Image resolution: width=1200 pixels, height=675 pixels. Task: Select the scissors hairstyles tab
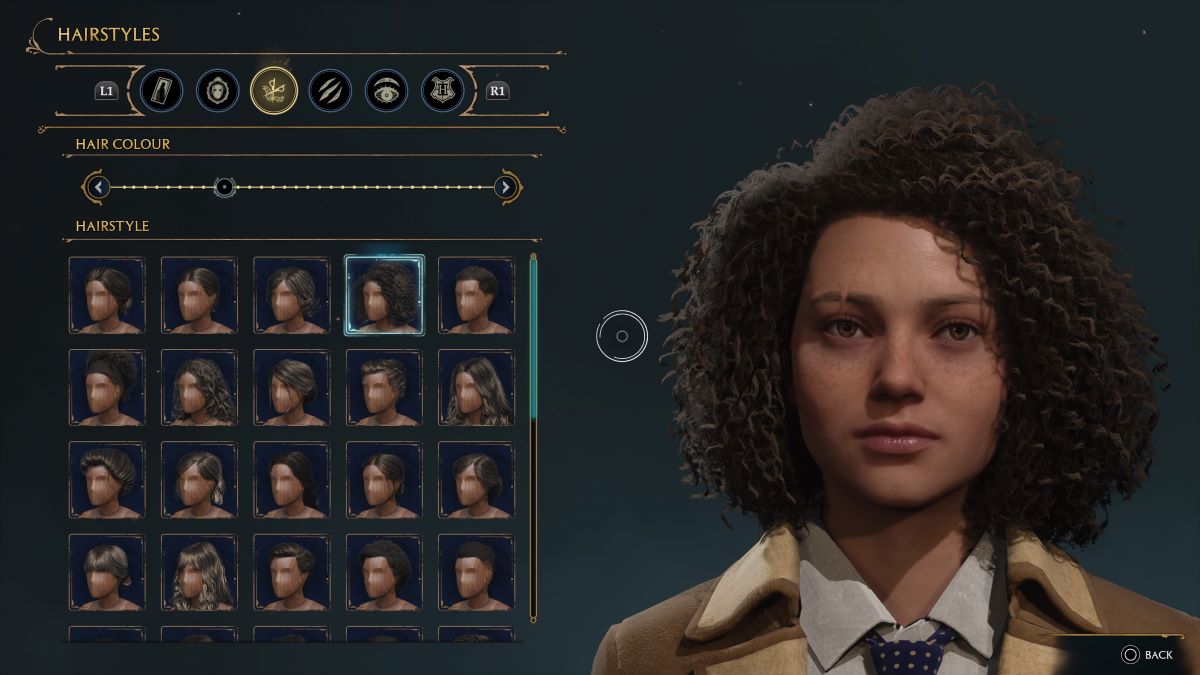(273, 91)
